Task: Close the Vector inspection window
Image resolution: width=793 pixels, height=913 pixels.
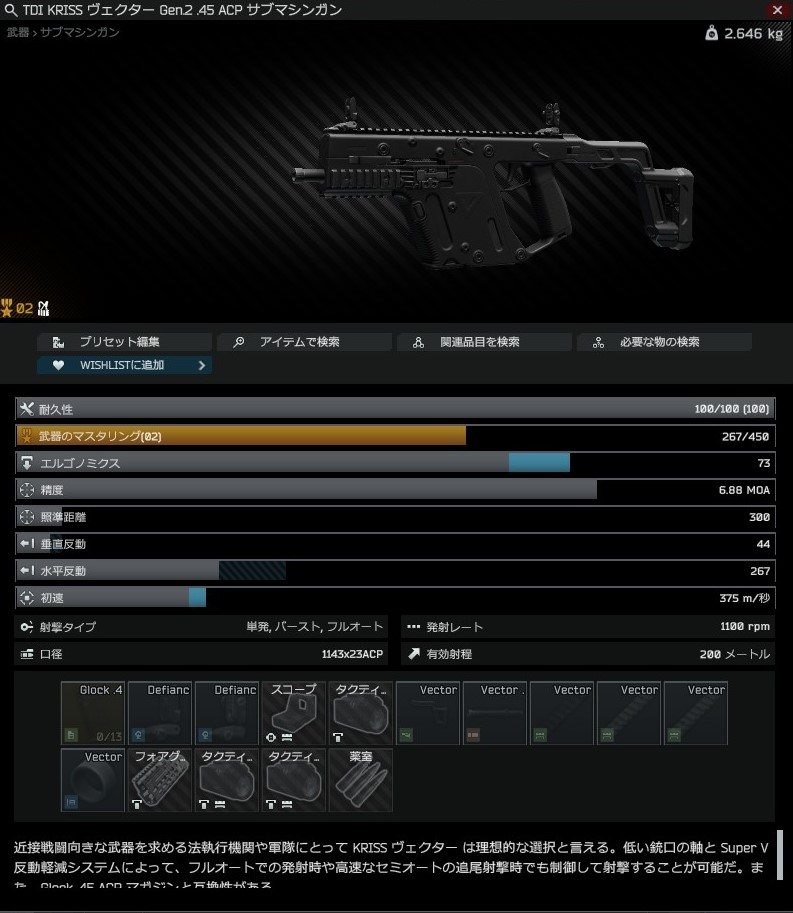Action: [x=778, y=10]
